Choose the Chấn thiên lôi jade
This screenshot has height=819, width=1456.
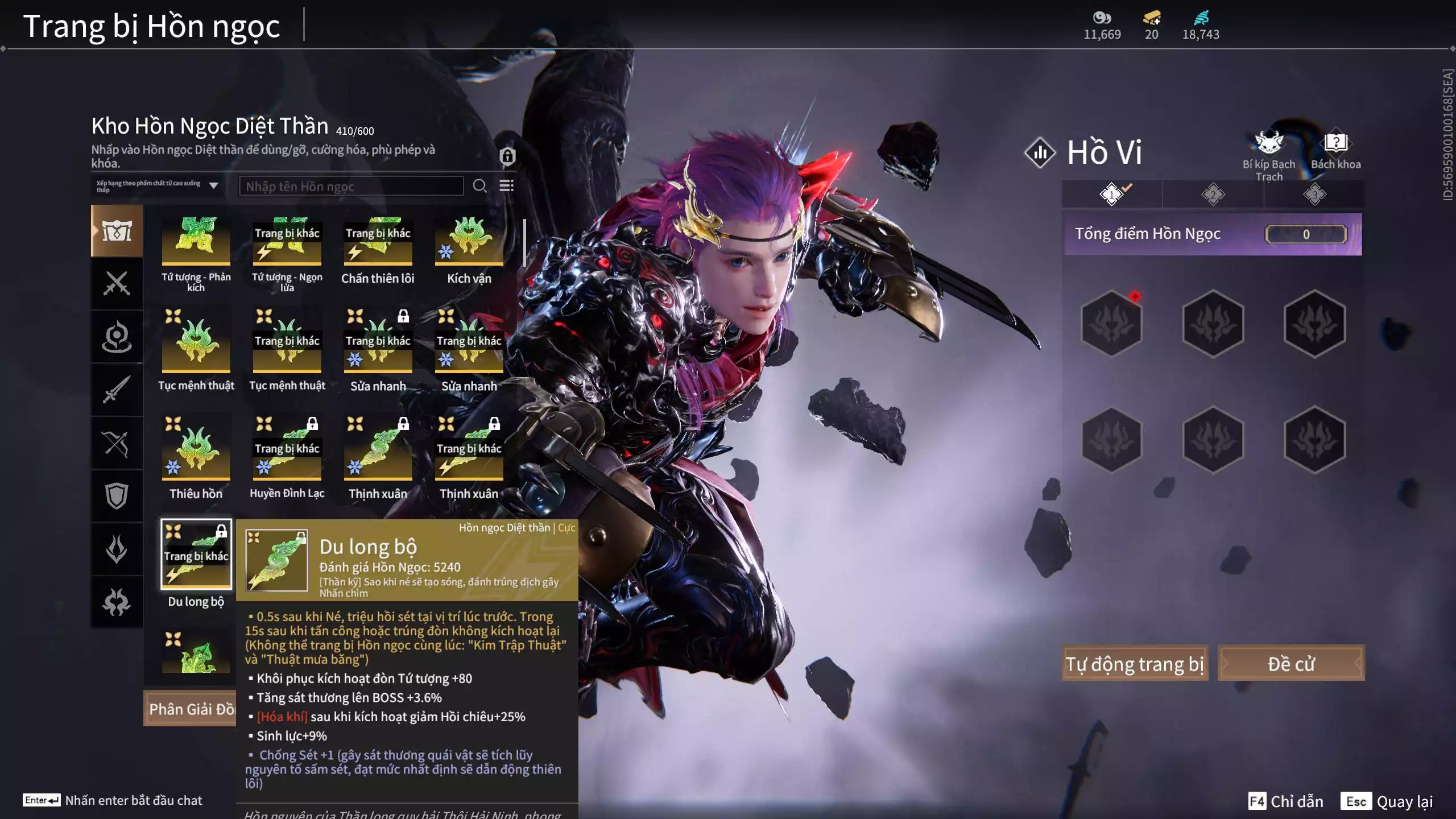(x=378, y=242)
